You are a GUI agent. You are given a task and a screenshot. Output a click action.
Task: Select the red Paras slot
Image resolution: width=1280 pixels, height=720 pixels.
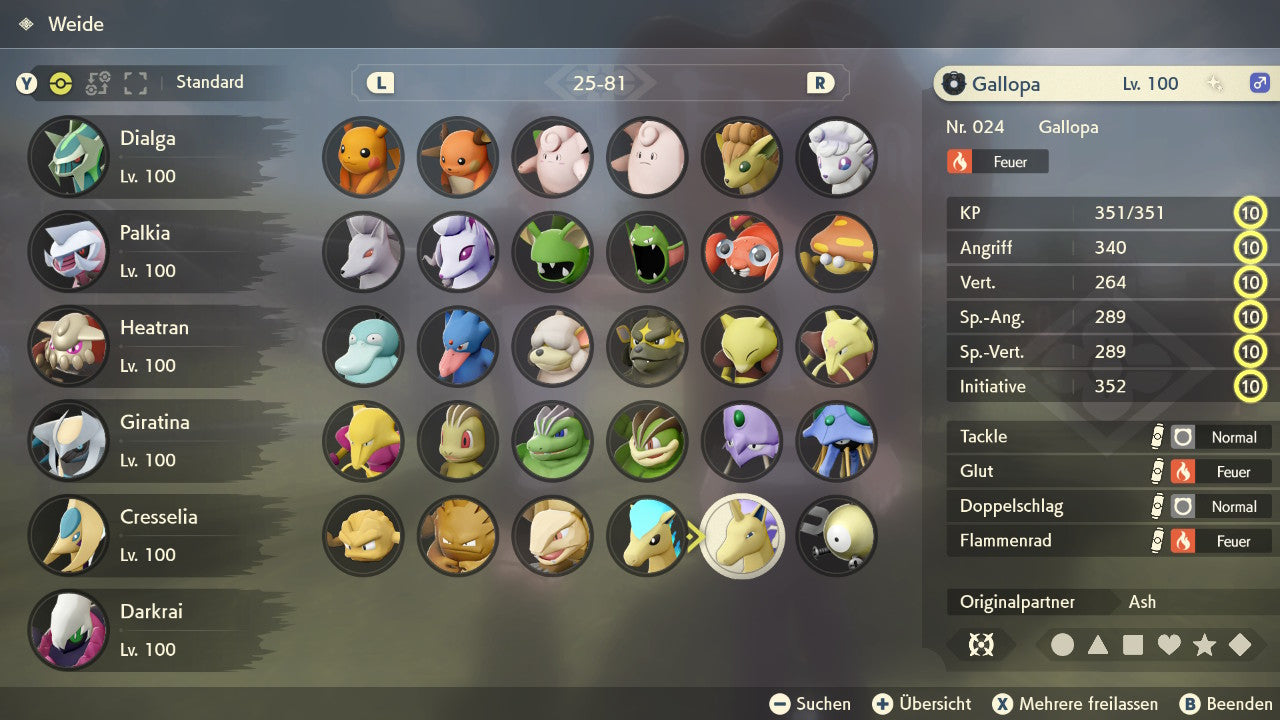click(x=742, y=251)
